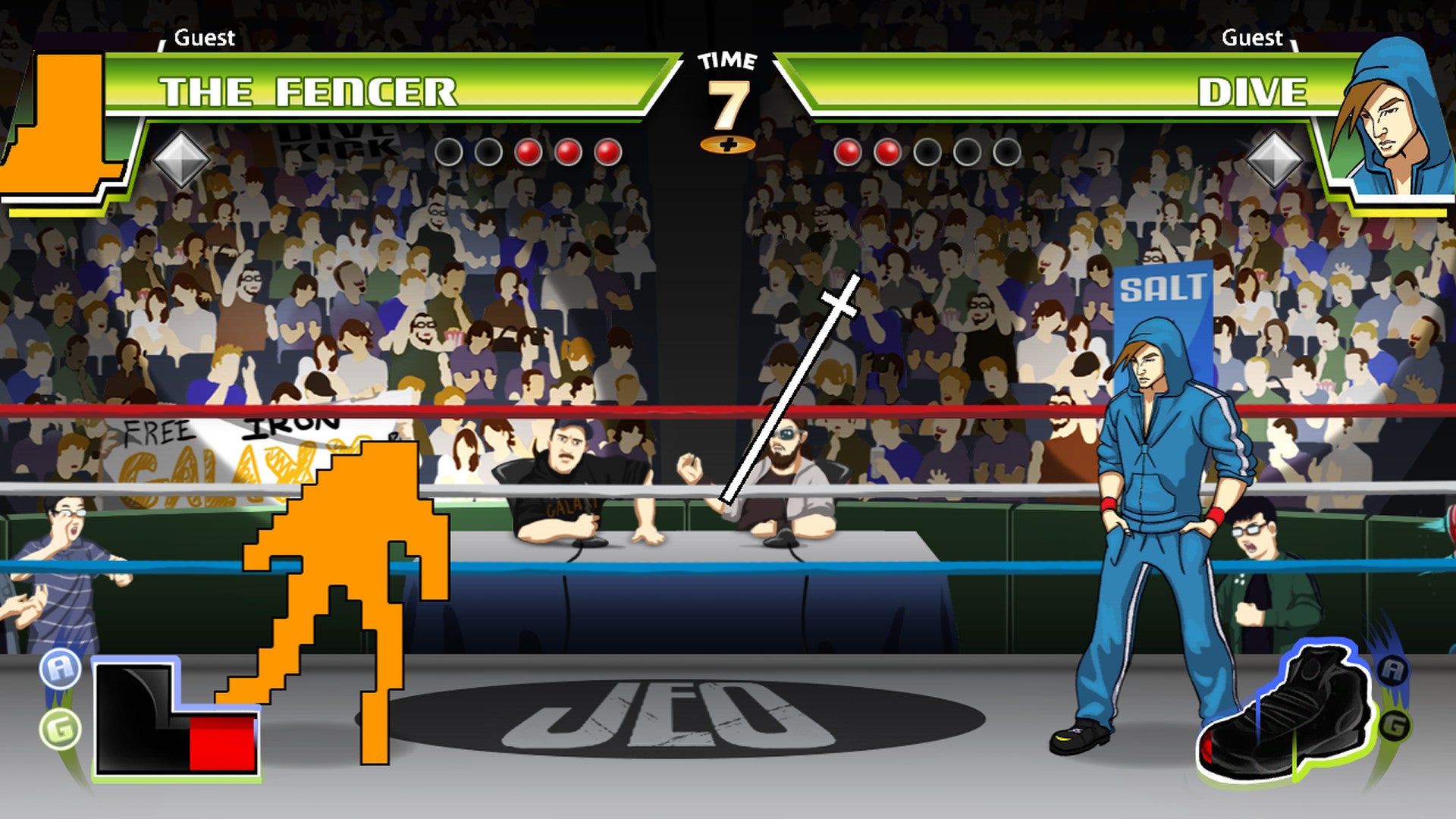Viewport: 1456px width, 819px height.
Task: Click the gold plus emblem under the timer
Action: coord(727,144)
